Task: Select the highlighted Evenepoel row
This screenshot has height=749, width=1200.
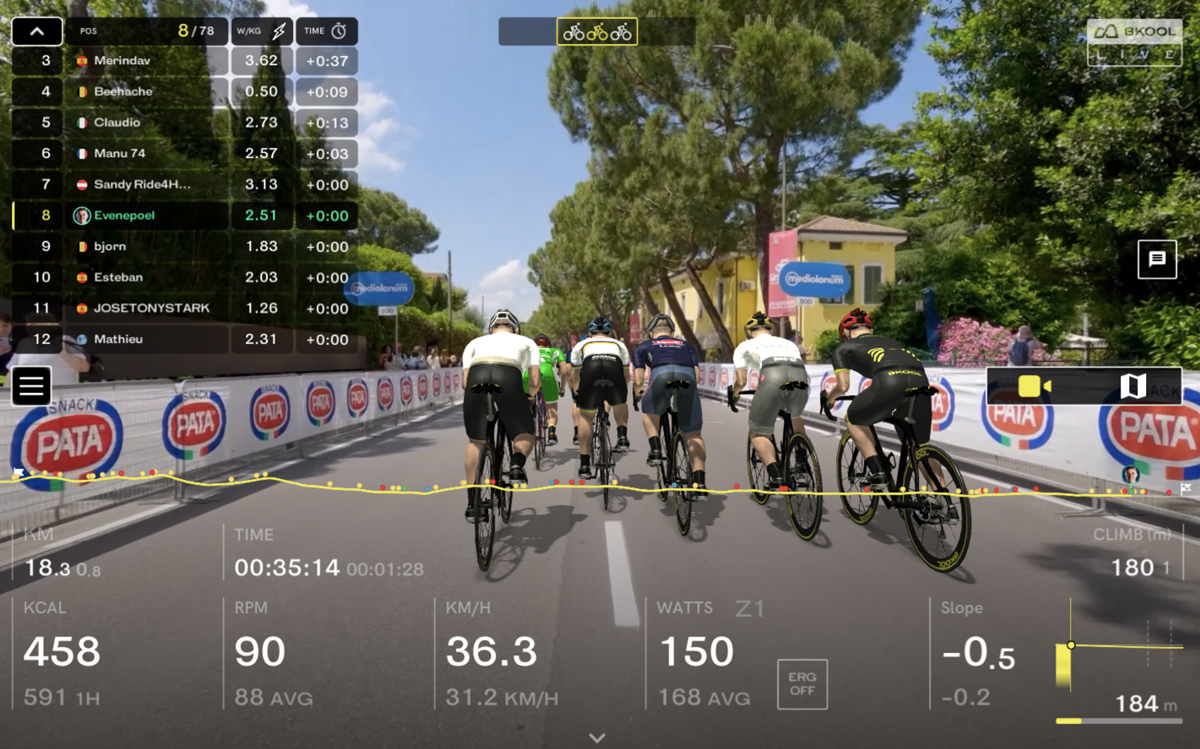Action: click(150, 216)
